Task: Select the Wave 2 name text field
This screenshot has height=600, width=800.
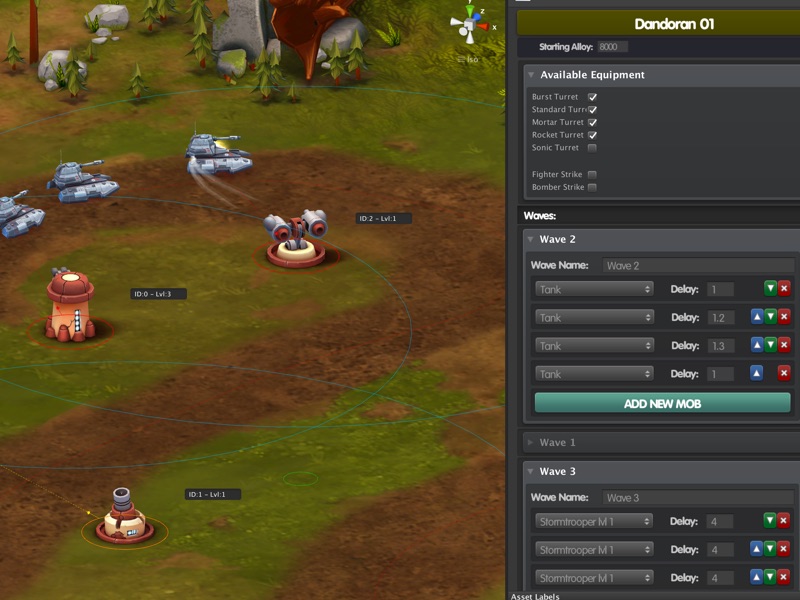Action: [698, 266]
